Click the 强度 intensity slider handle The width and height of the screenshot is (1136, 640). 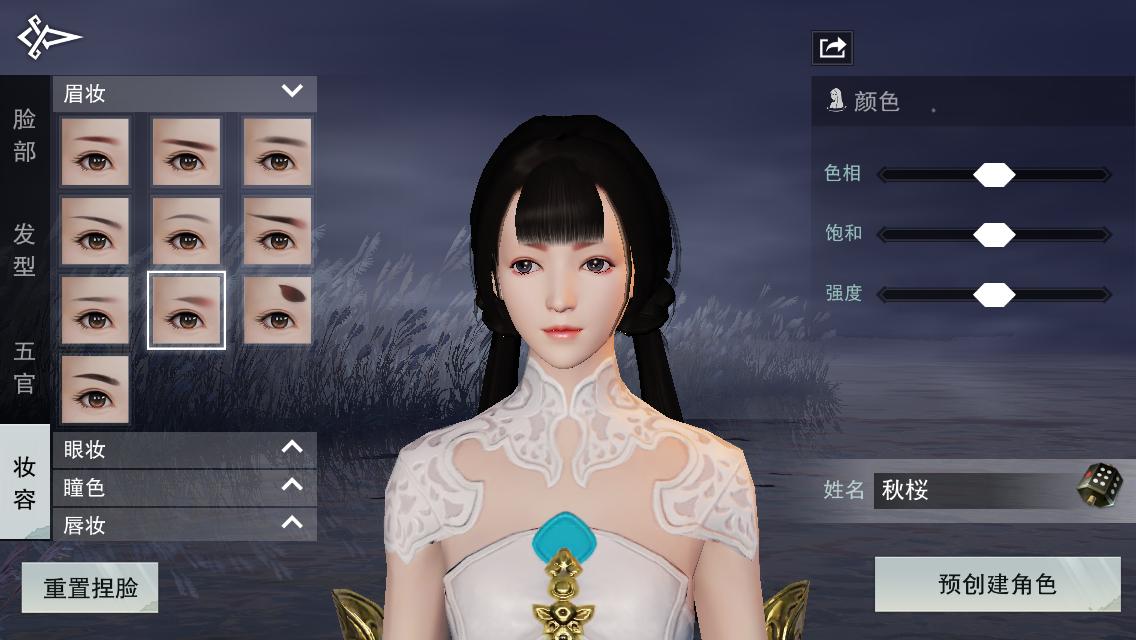994,295
